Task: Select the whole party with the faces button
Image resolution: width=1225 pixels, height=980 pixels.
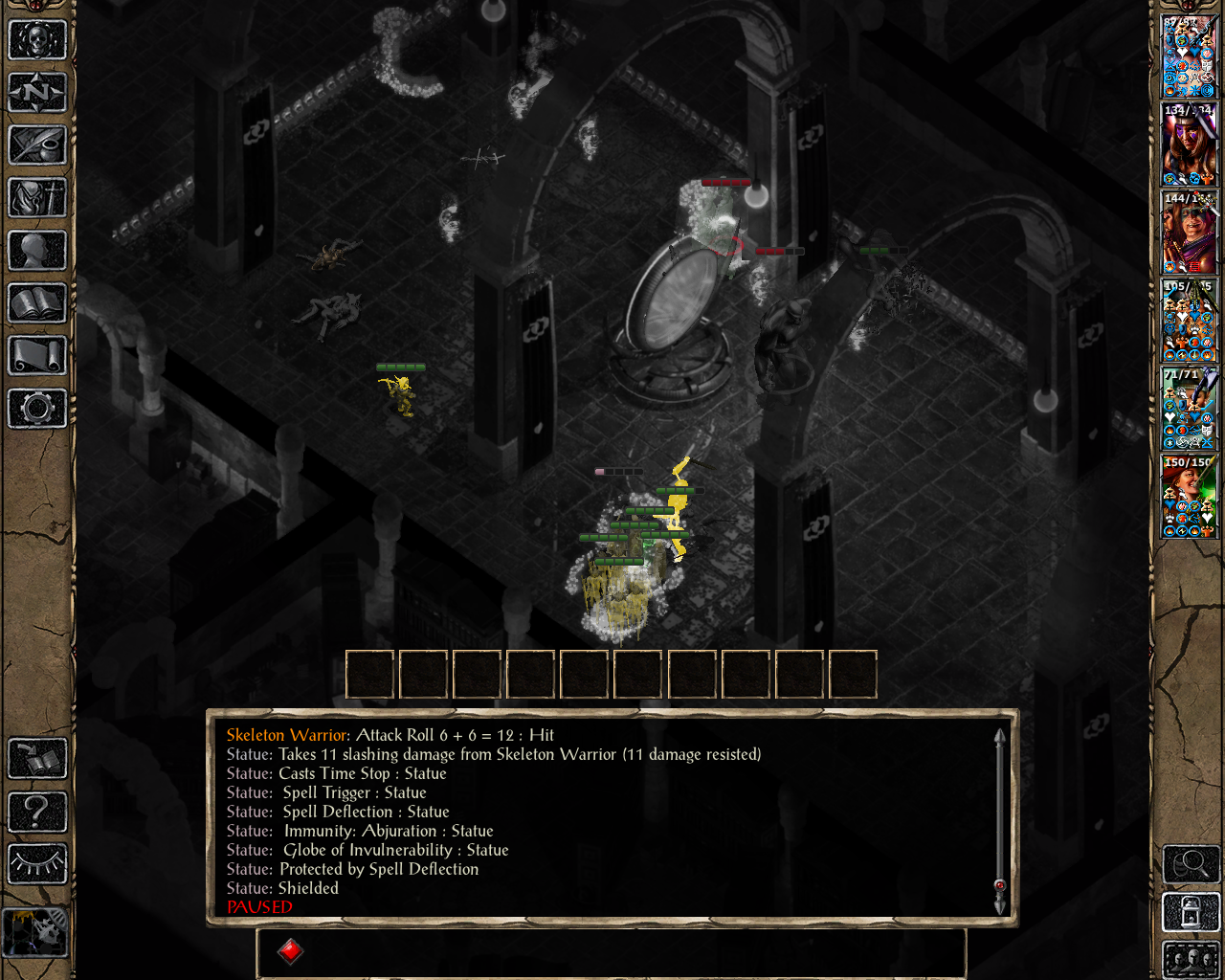Action: (x=1191, y=960)
